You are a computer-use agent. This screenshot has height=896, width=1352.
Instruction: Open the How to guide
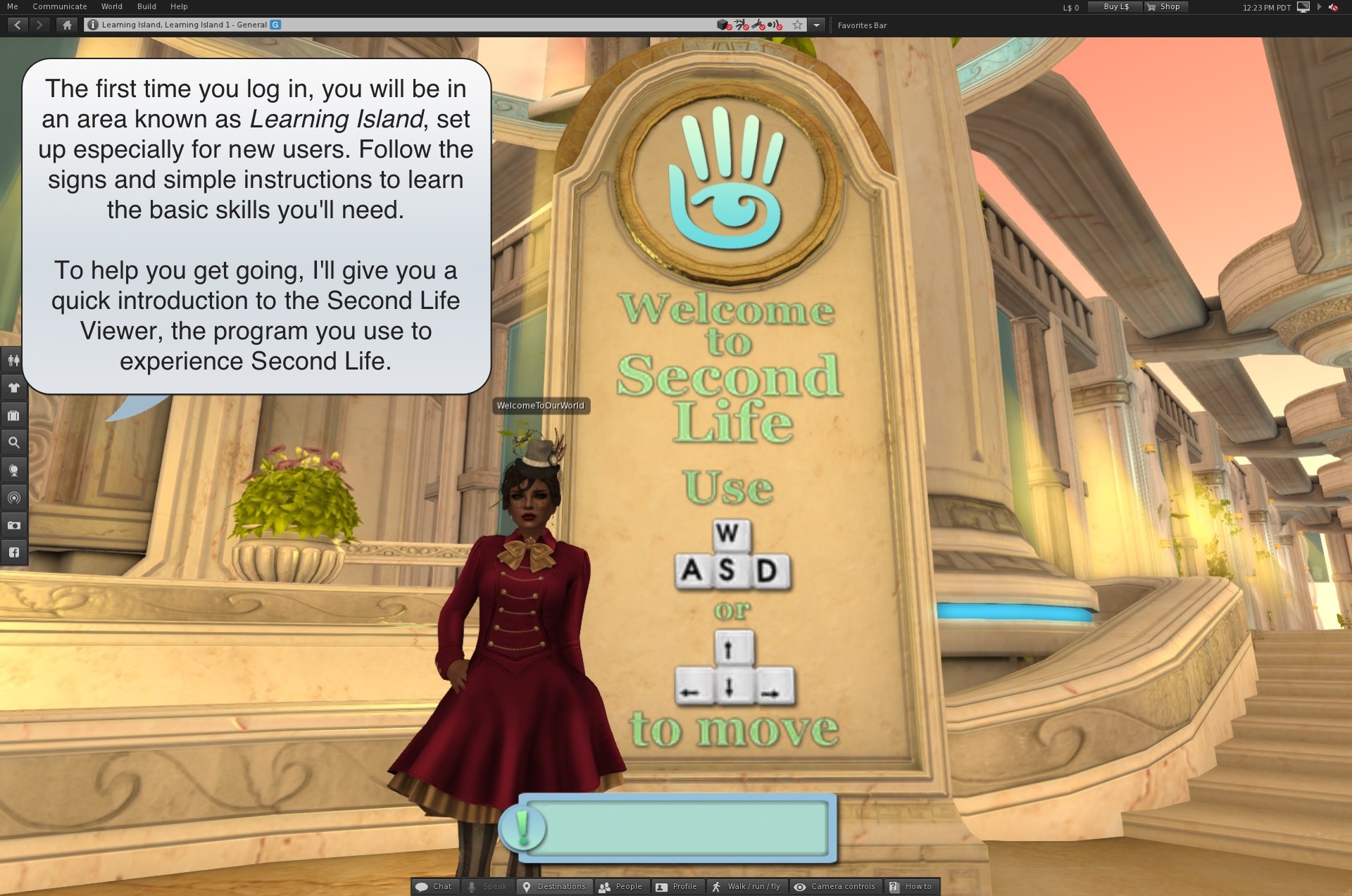pos(910,886)
